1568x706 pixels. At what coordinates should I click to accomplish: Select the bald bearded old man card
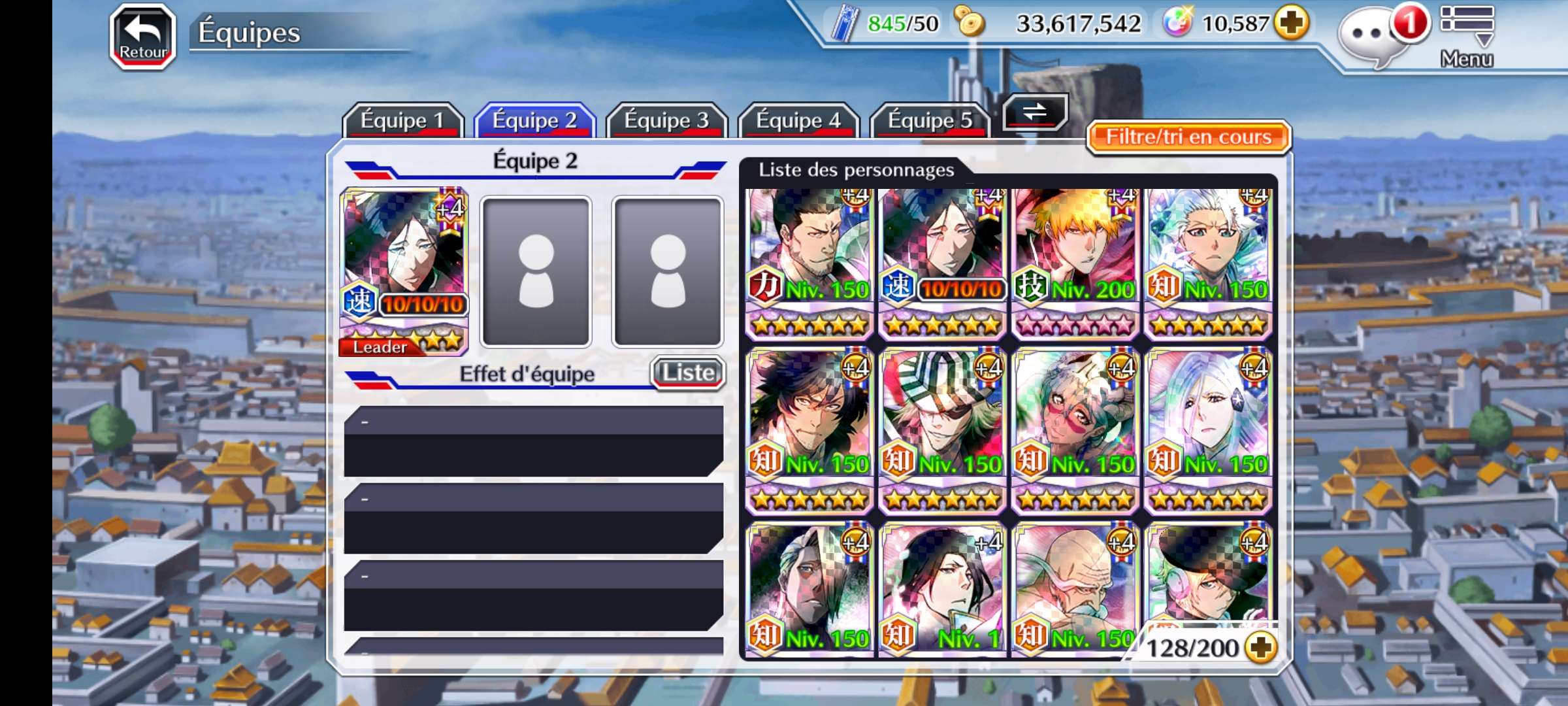tap(1075, 588)
